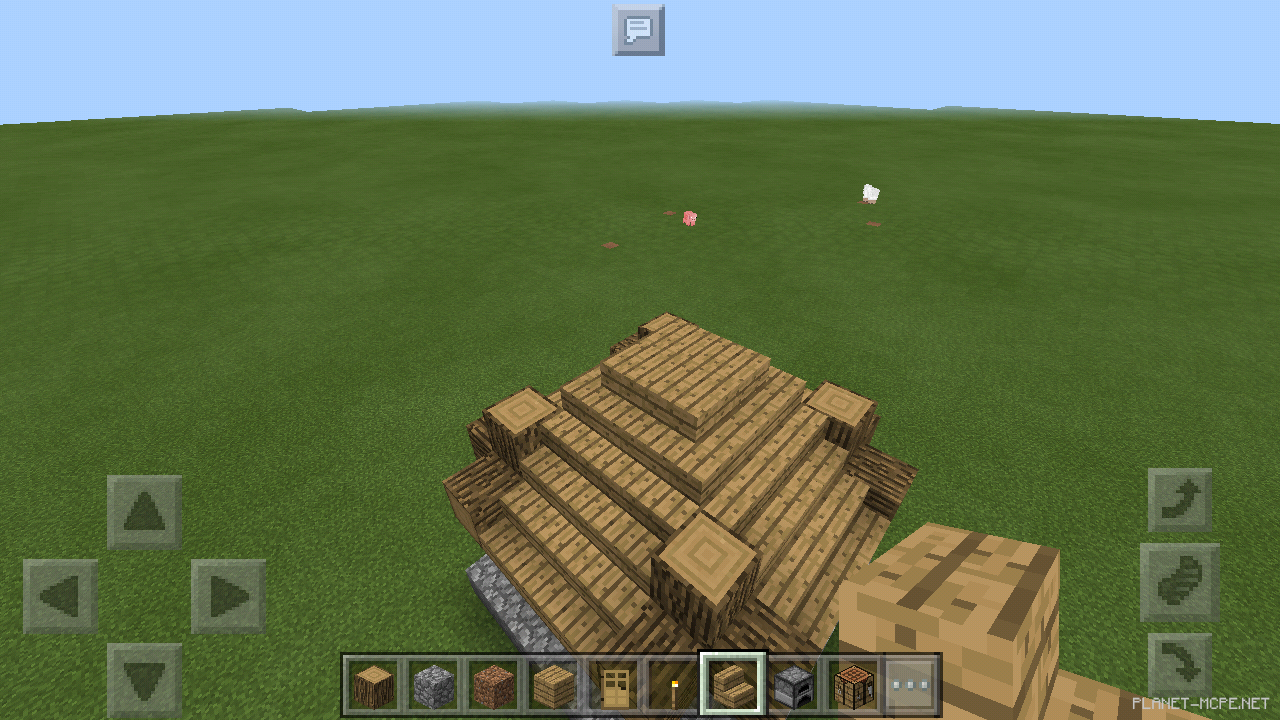The height and width of the screenshot is (720, 1280).
Task: Select the oak wood log hotbar slot
Action: [375, 683]
